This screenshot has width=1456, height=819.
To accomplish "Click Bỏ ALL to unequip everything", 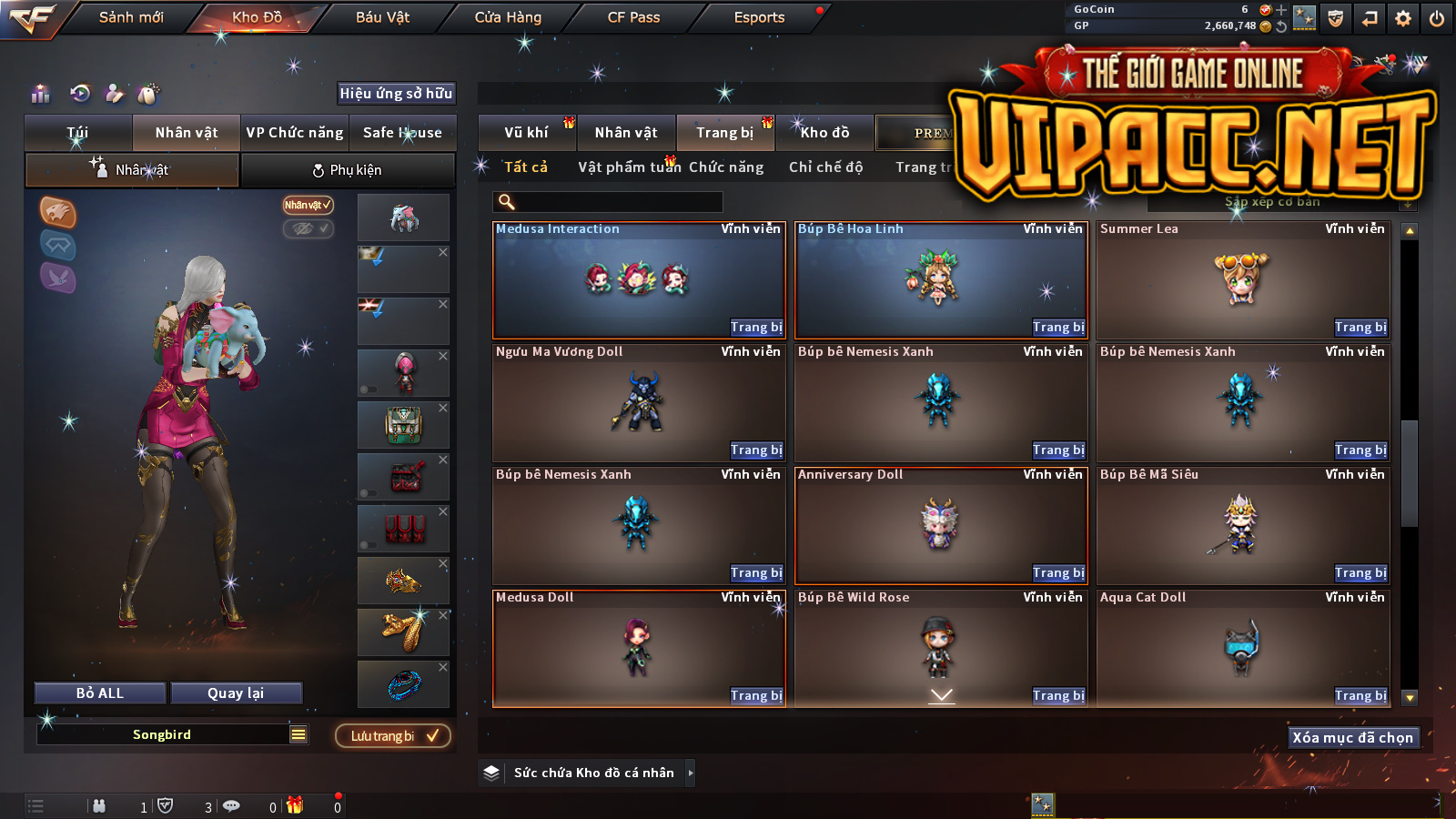I will [100, 693].
